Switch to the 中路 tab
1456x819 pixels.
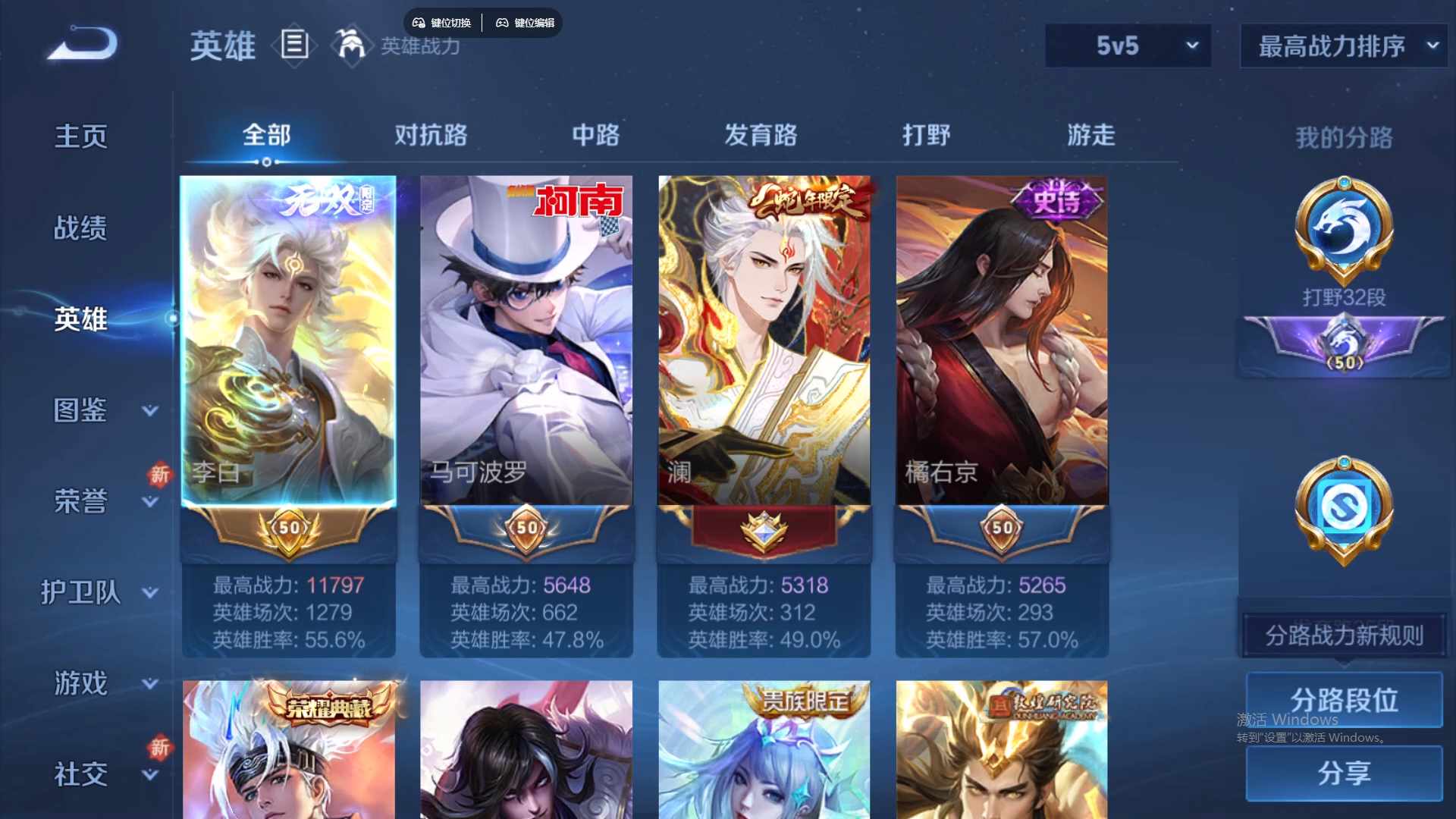tap(595, 135)
